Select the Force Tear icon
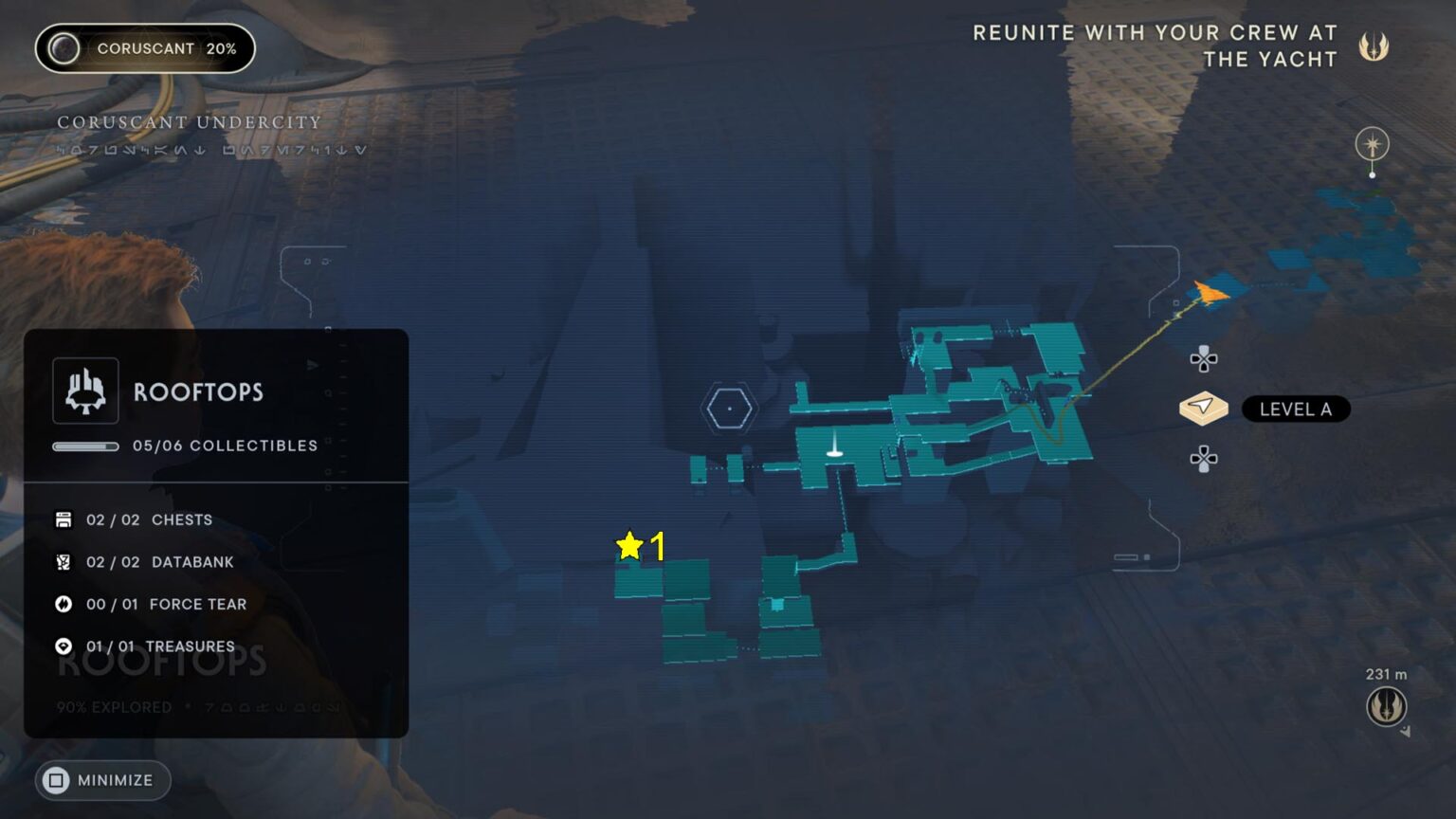Image resolution: width=1456 pixels, height=819 pixels. tap(63, 604)
